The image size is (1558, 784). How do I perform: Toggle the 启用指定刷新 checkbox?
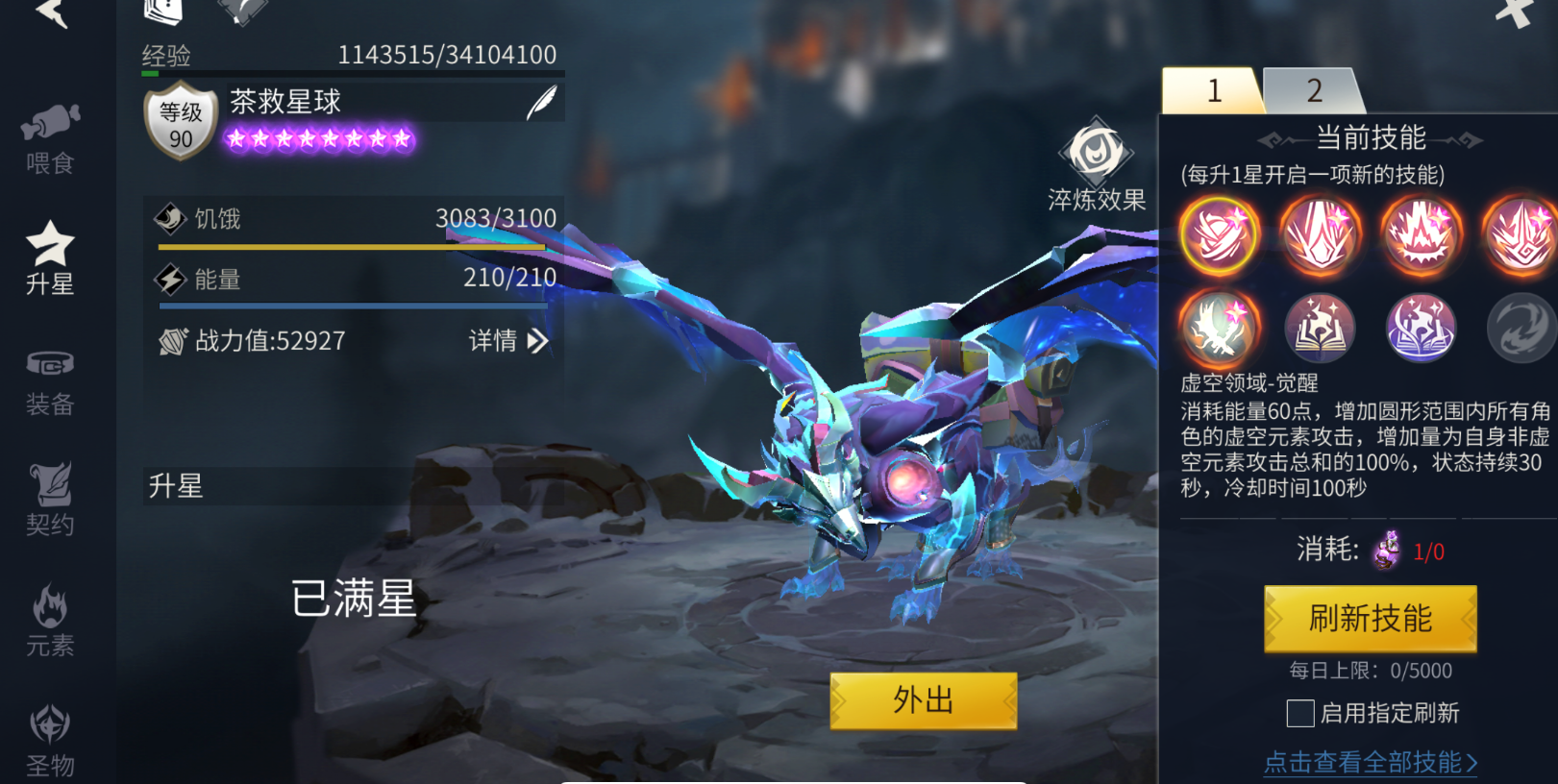click(x=1300, y=713)
